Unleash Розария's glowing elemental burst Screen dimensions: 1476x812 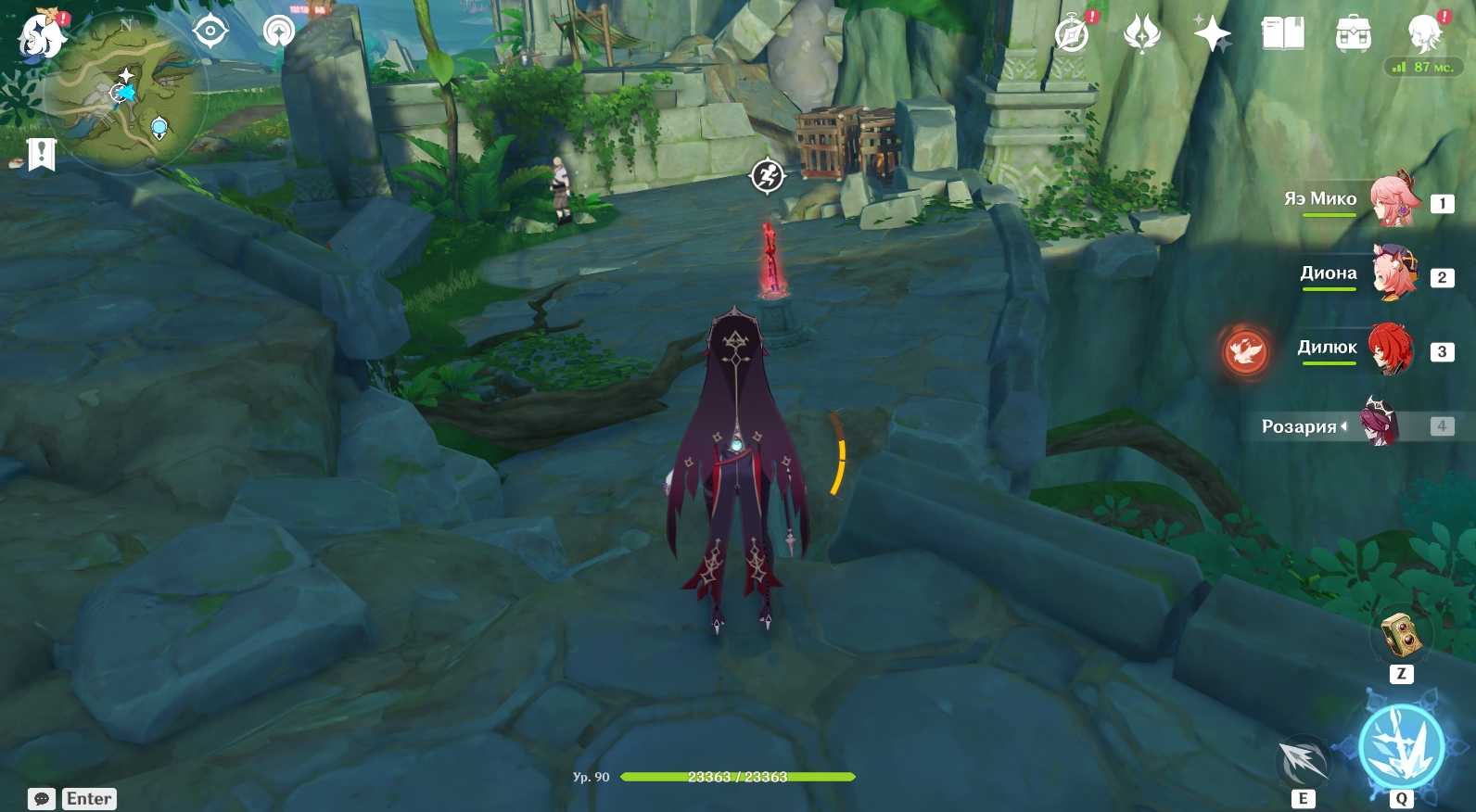click(x=1401, y=746)
